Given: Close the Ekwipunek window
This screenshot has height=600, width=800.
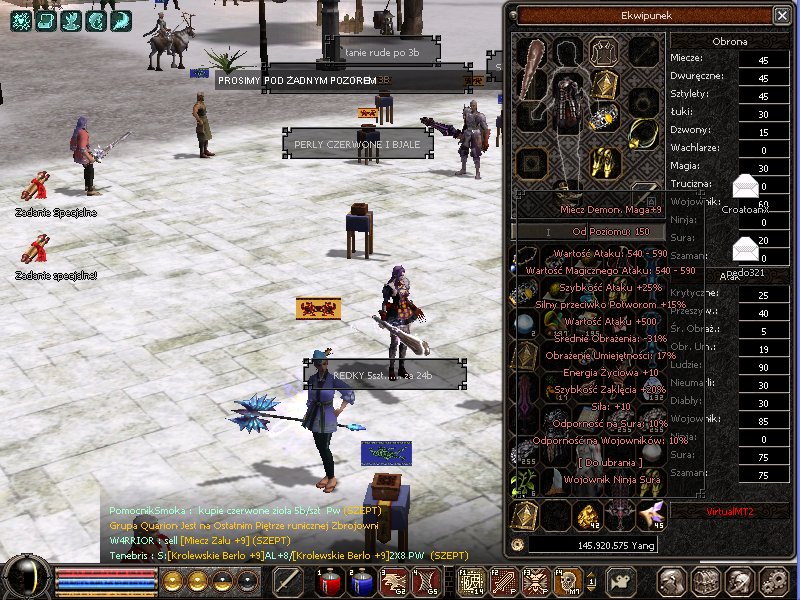Looking at the screenshot, I should (781, 15).
